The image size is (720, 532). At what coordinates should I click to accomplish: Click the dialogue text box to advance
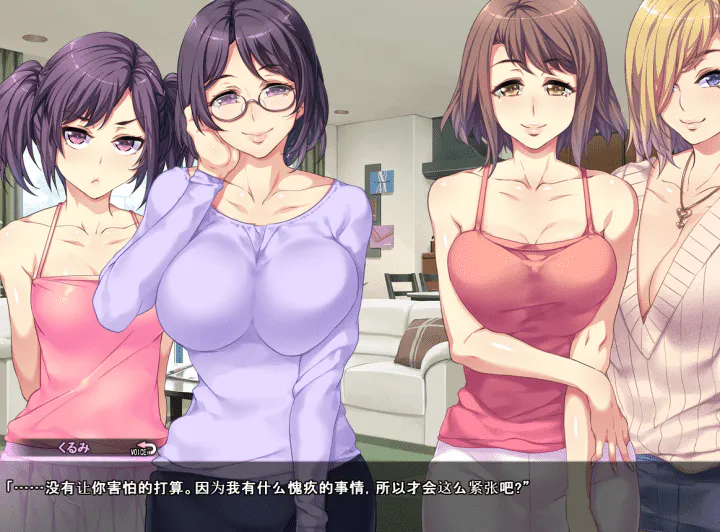pos(360,496)
